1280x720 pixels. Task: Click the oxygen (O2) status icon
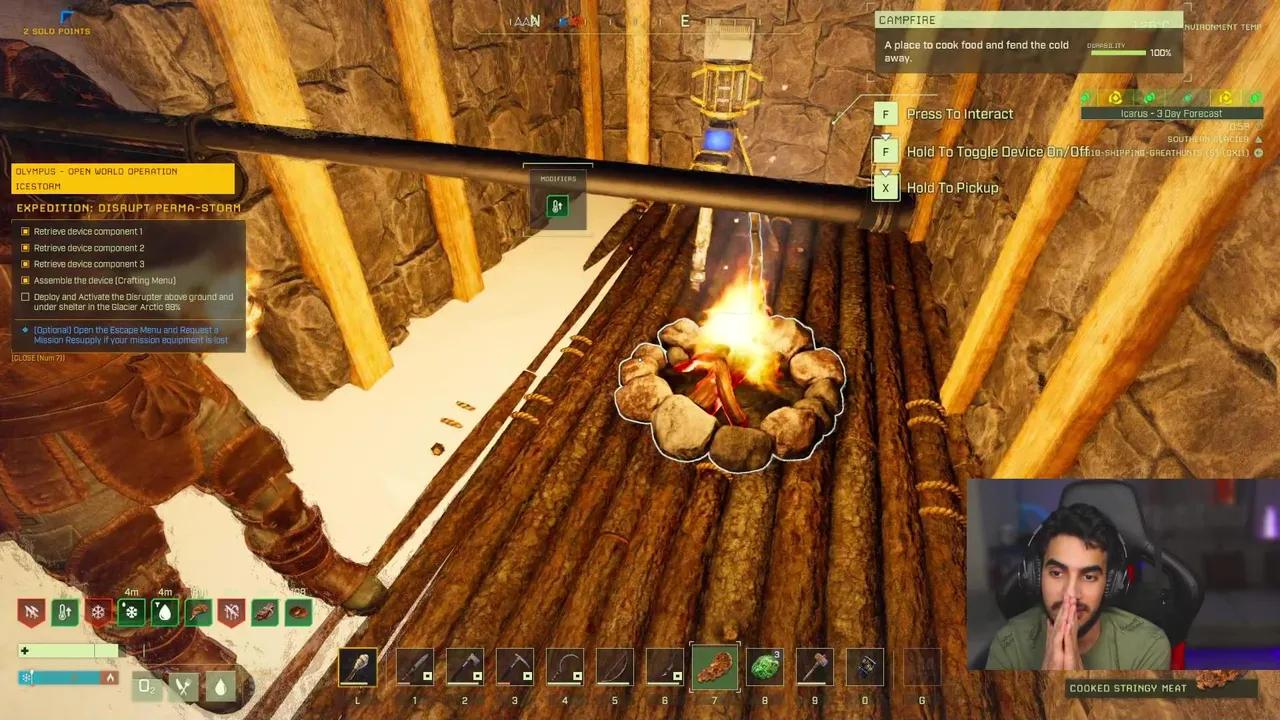pos(145,686)
